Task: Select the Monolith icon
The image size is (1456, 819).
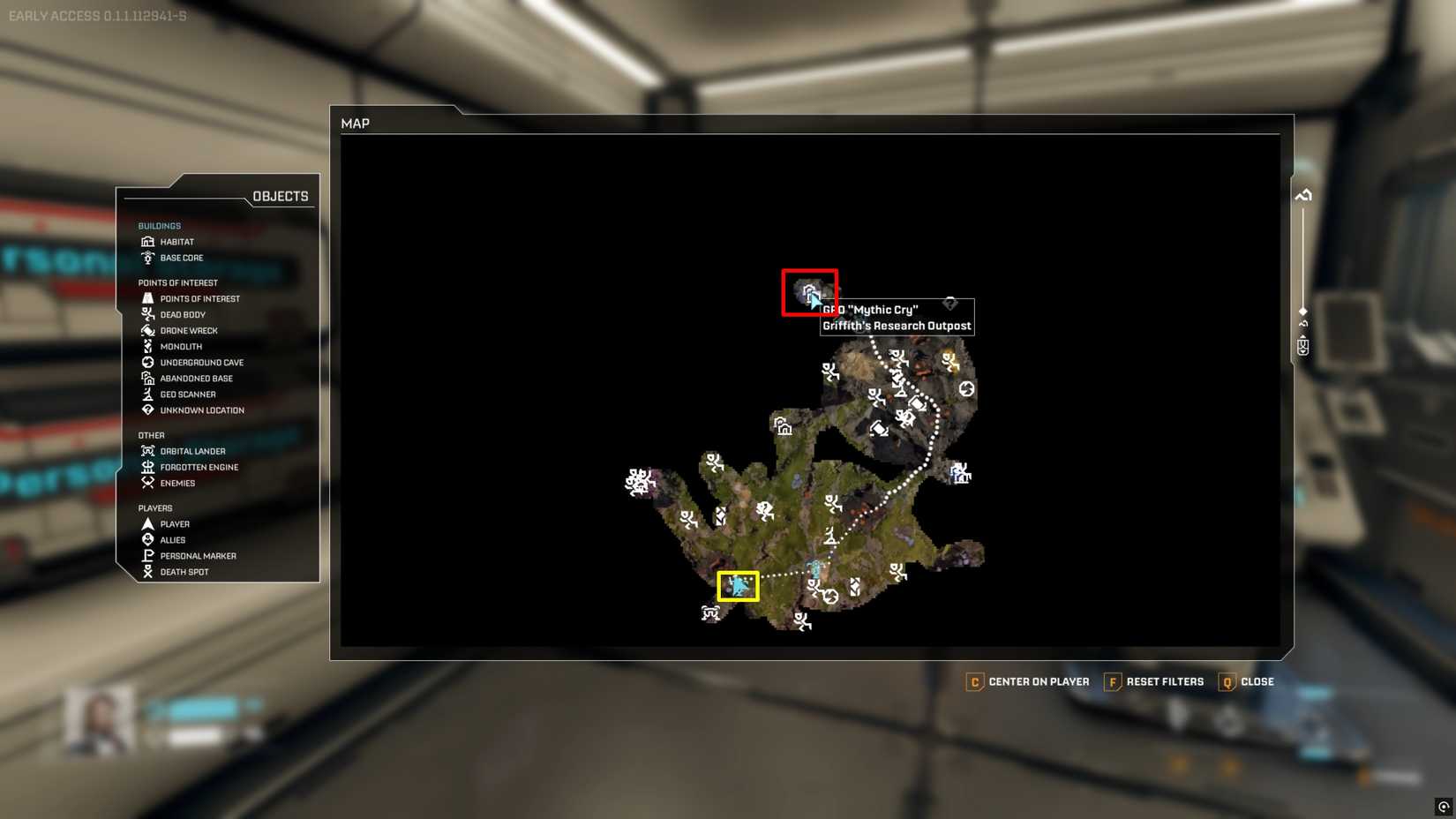Action: 147,346
